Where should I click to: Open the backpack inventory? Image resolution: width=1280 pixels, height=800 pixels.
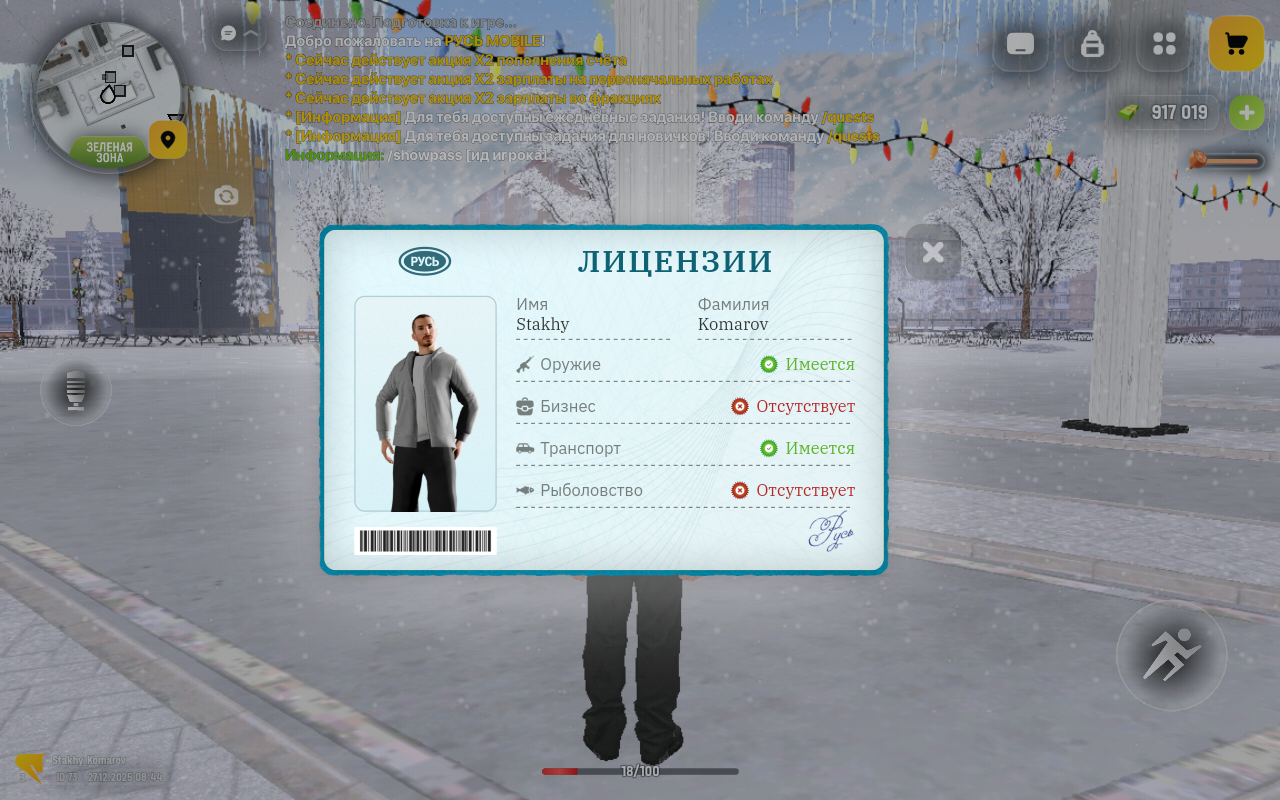click(1092, 44)
